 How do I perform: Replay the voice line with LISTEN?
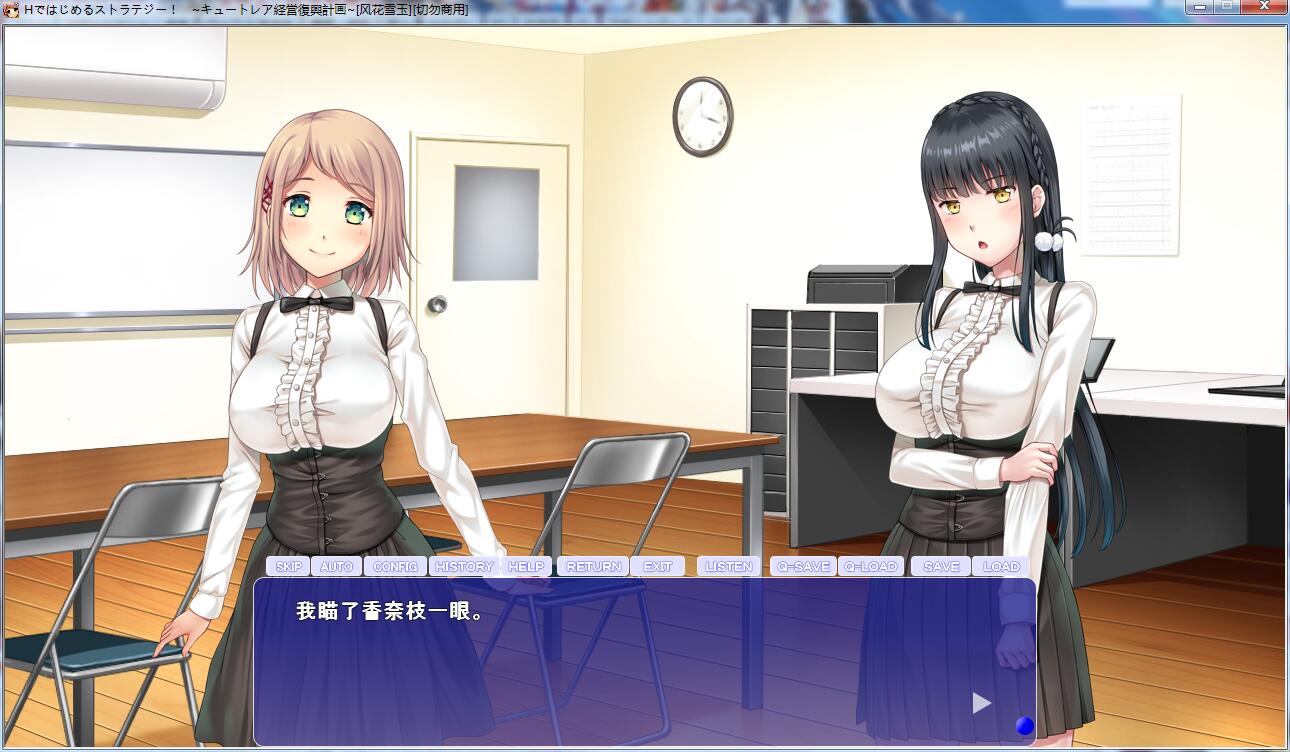(729, 566)
